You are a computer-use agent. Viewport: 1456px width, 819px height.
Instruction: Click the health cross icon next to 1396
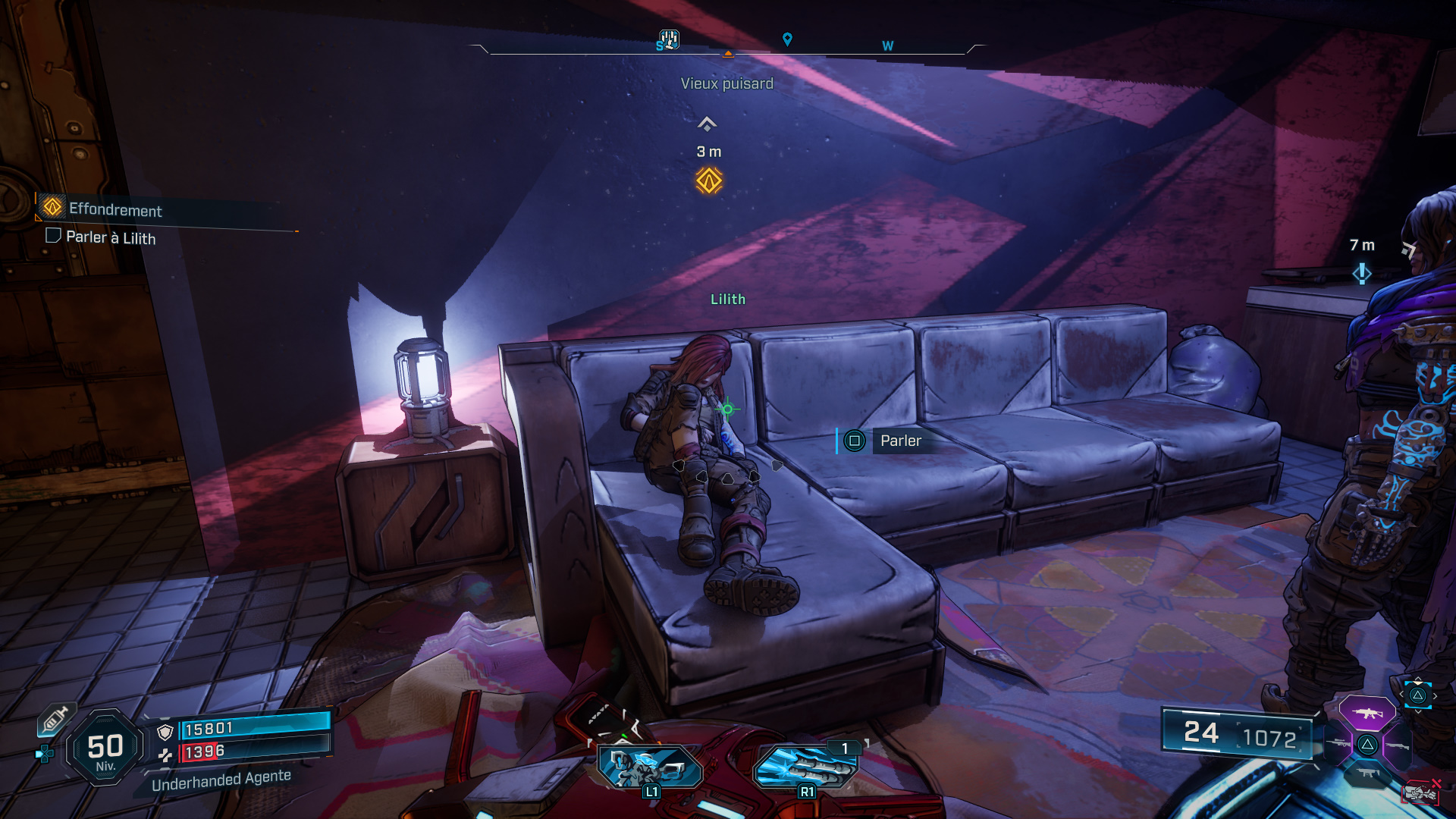[166, 755]
